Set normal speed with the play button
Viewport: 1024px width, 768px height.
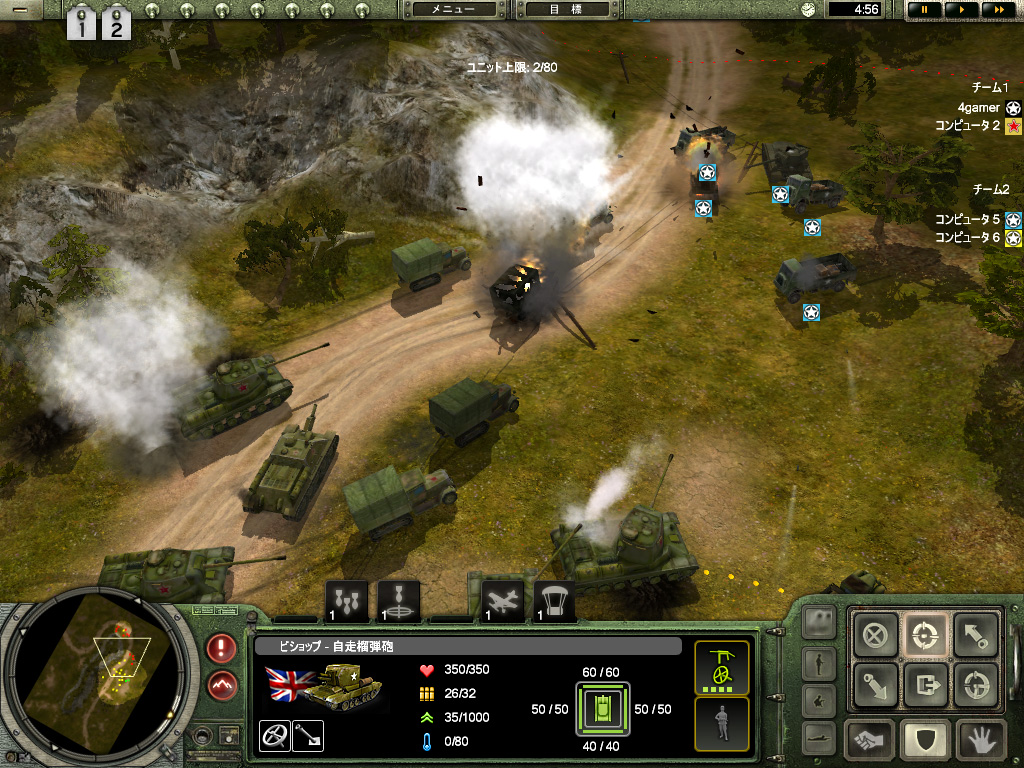pyautogui.click(x=961, y=9)
